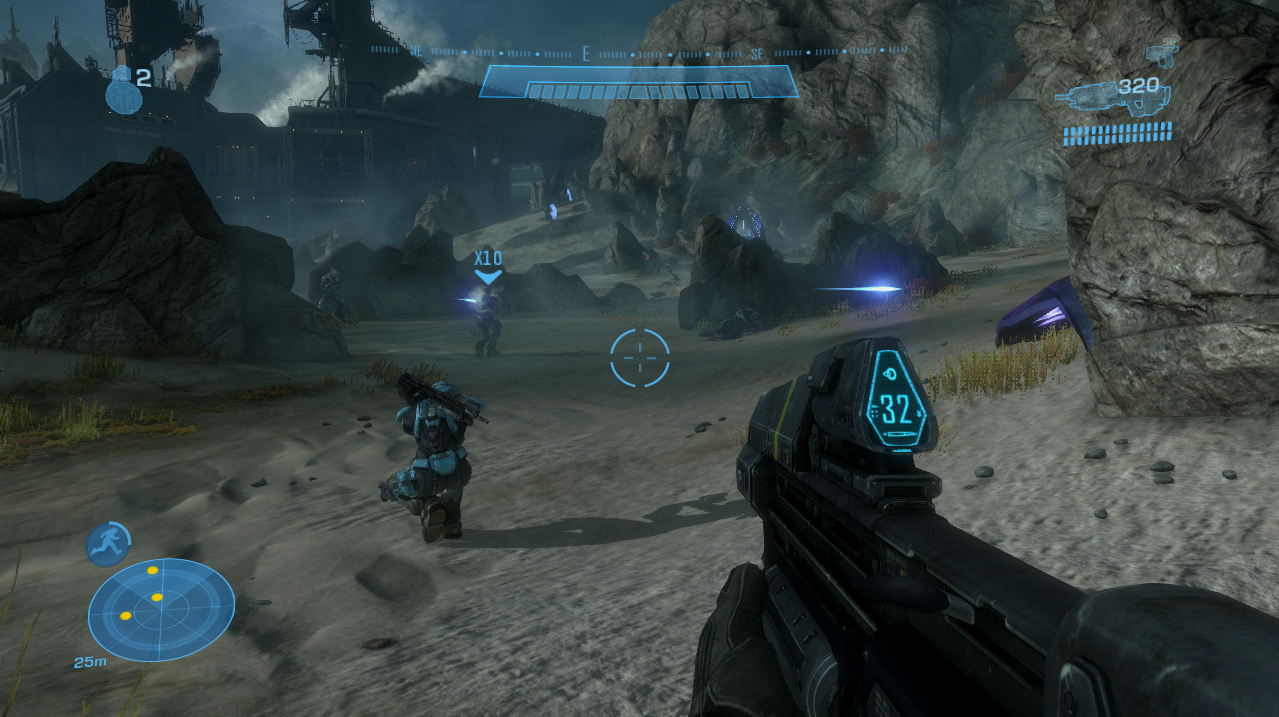Viewport: 1279px width, 717px height.
Task: Activate the sprint armor ability icon
Action: click(x=108, y=543)
